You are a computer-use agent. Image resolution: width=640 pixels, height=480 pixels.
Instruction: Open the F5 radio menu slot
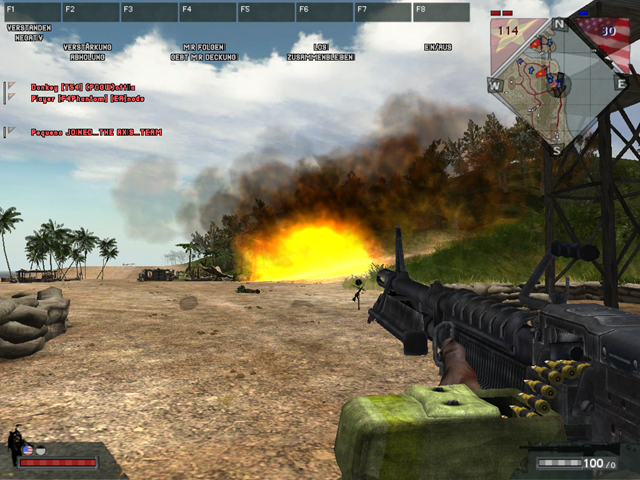tap(264, 12)
